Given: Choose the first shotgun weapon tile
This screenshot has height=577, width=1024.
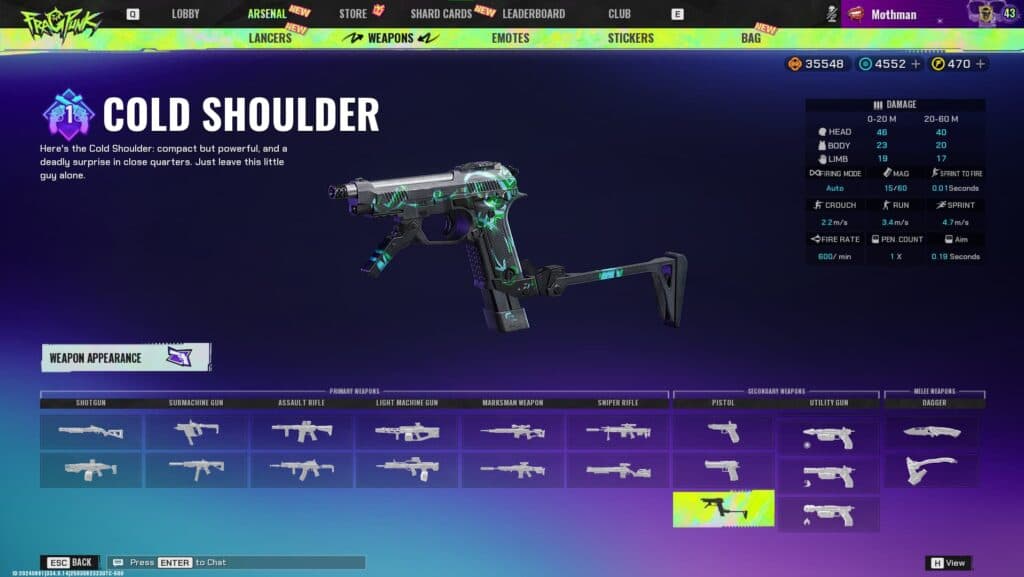Looking at the screenshot, I should point(92,431).
